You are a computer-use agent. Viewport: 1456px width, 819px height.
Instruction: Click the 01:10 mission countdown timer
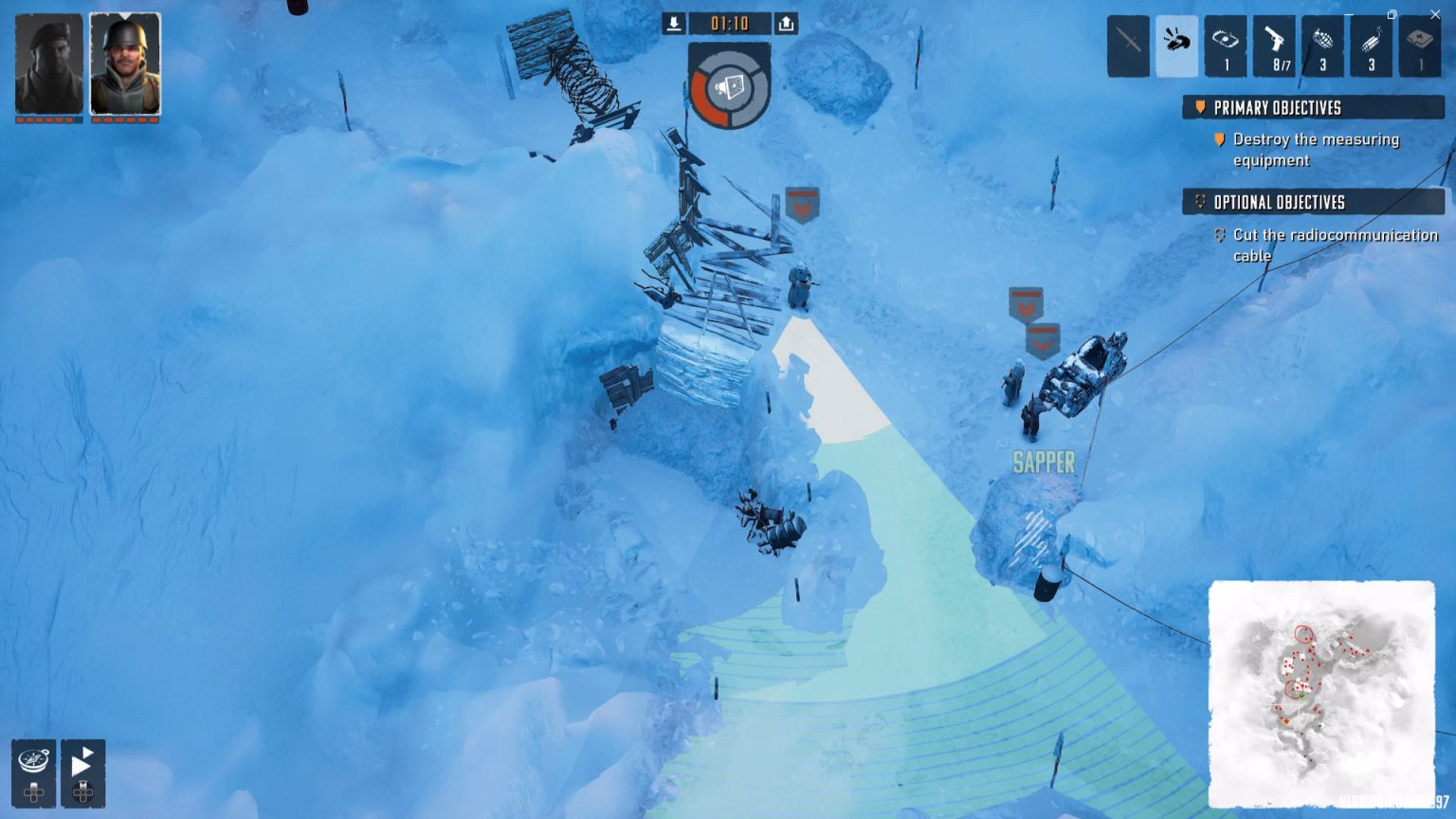tap(730, 24)
